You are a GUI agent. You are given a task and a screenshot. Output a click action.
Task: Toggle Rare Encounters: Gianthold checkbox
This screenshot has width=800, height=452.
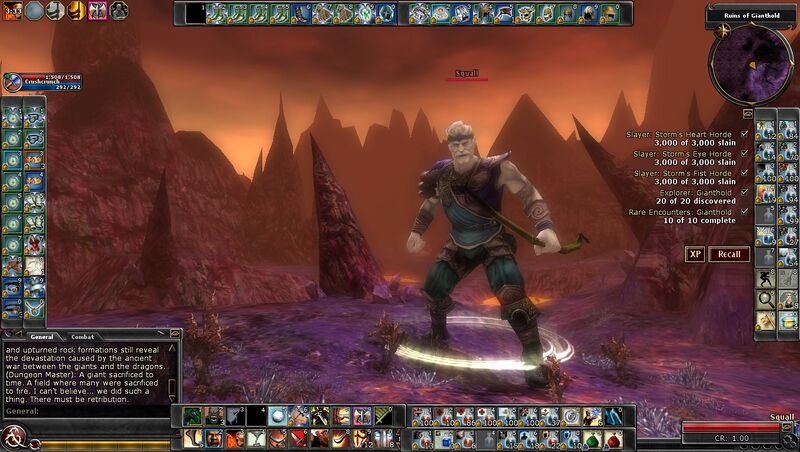point(744,212)
